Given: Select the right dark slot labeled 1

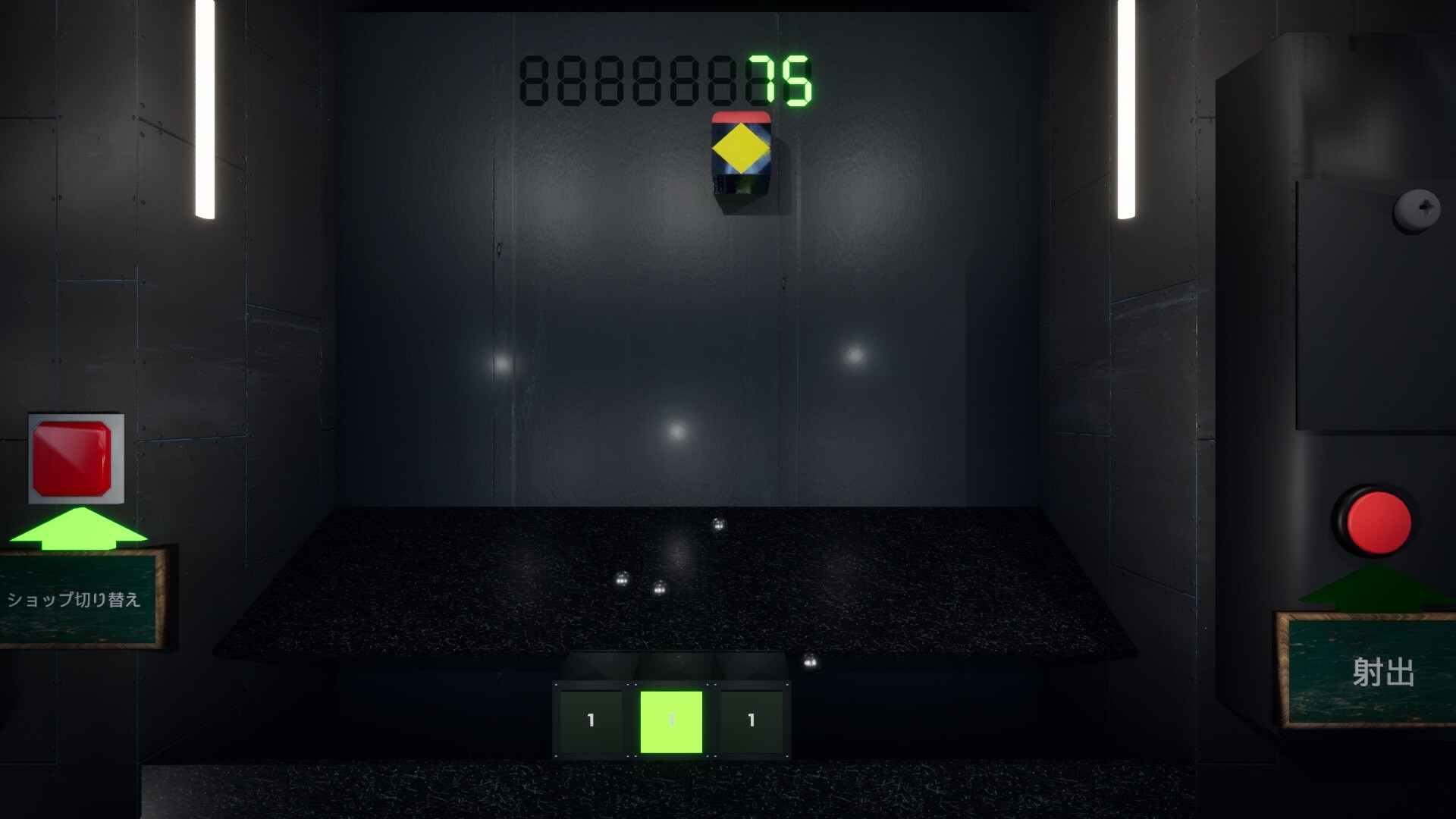Looking at the screenshot, I should [x=751, y=720].
